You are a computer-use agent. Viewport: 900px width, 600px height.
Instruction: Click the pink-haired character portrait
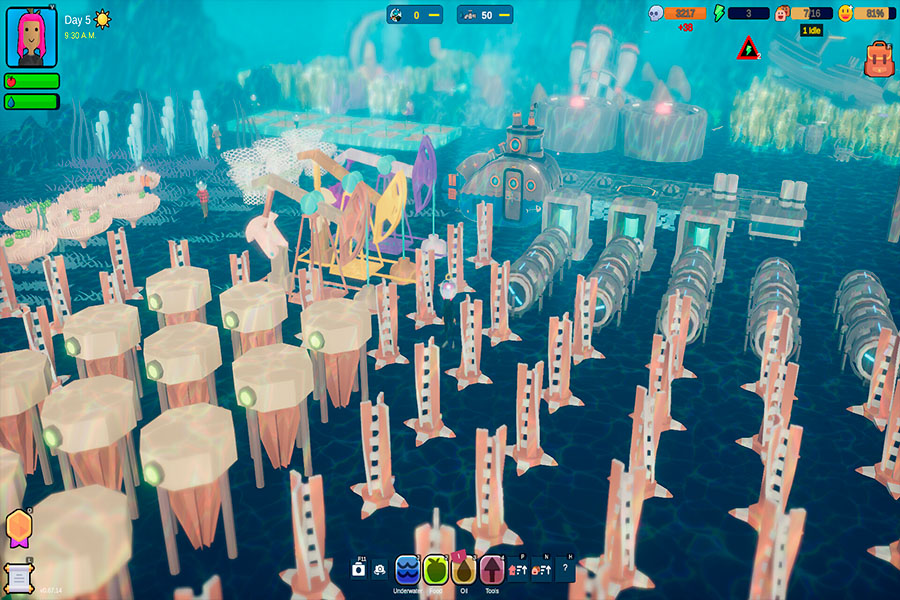pos(27,37)
